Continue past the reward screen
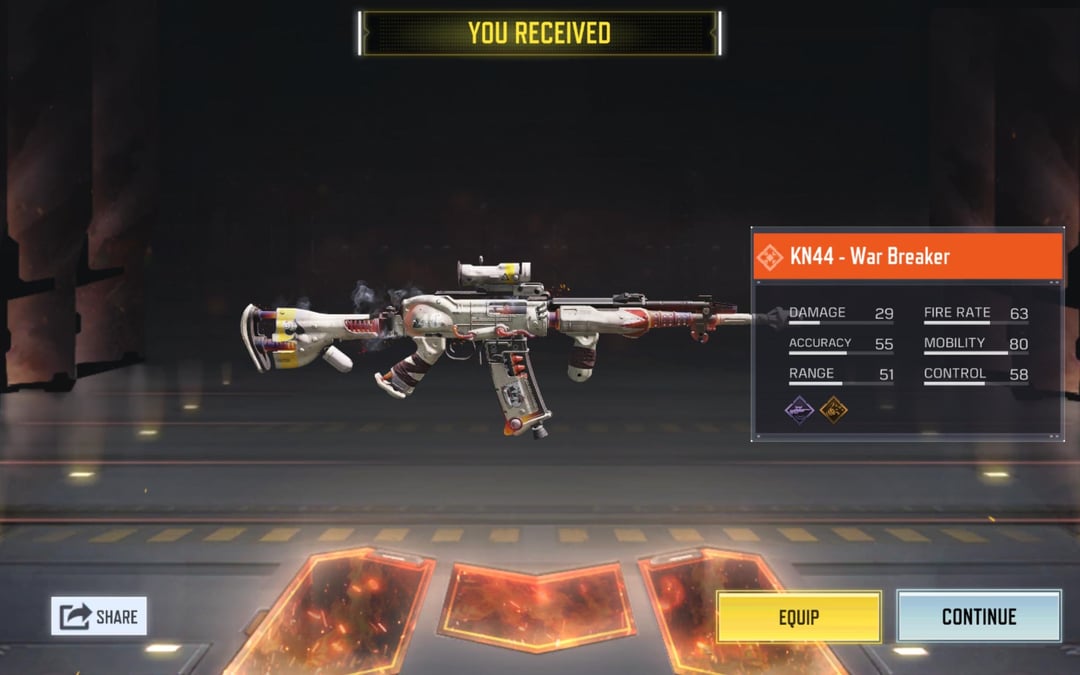1080x675 pixels. [978, 616]
